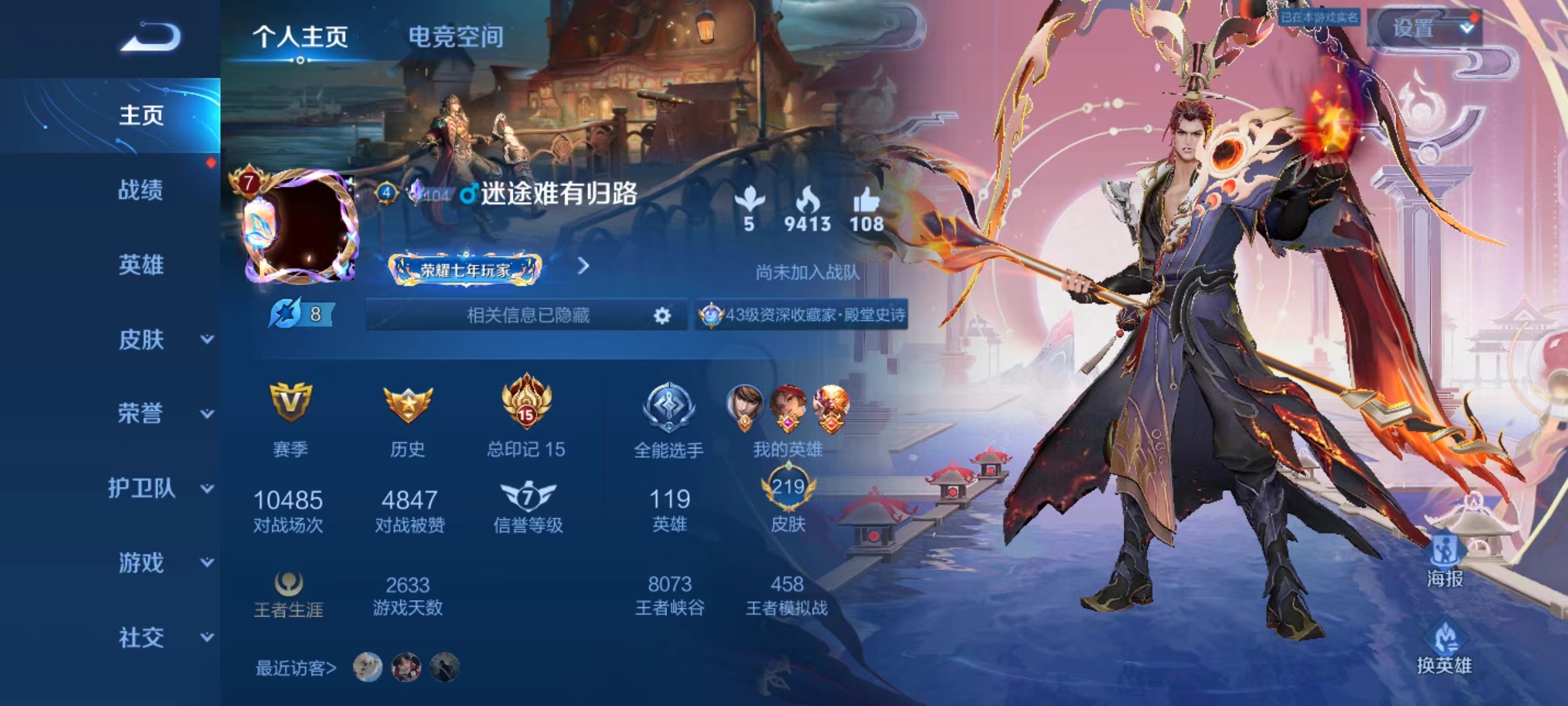Open the 荣耀七年玩家 title badge
Viewport: 1568px width, 706px height.
(465, 269)
